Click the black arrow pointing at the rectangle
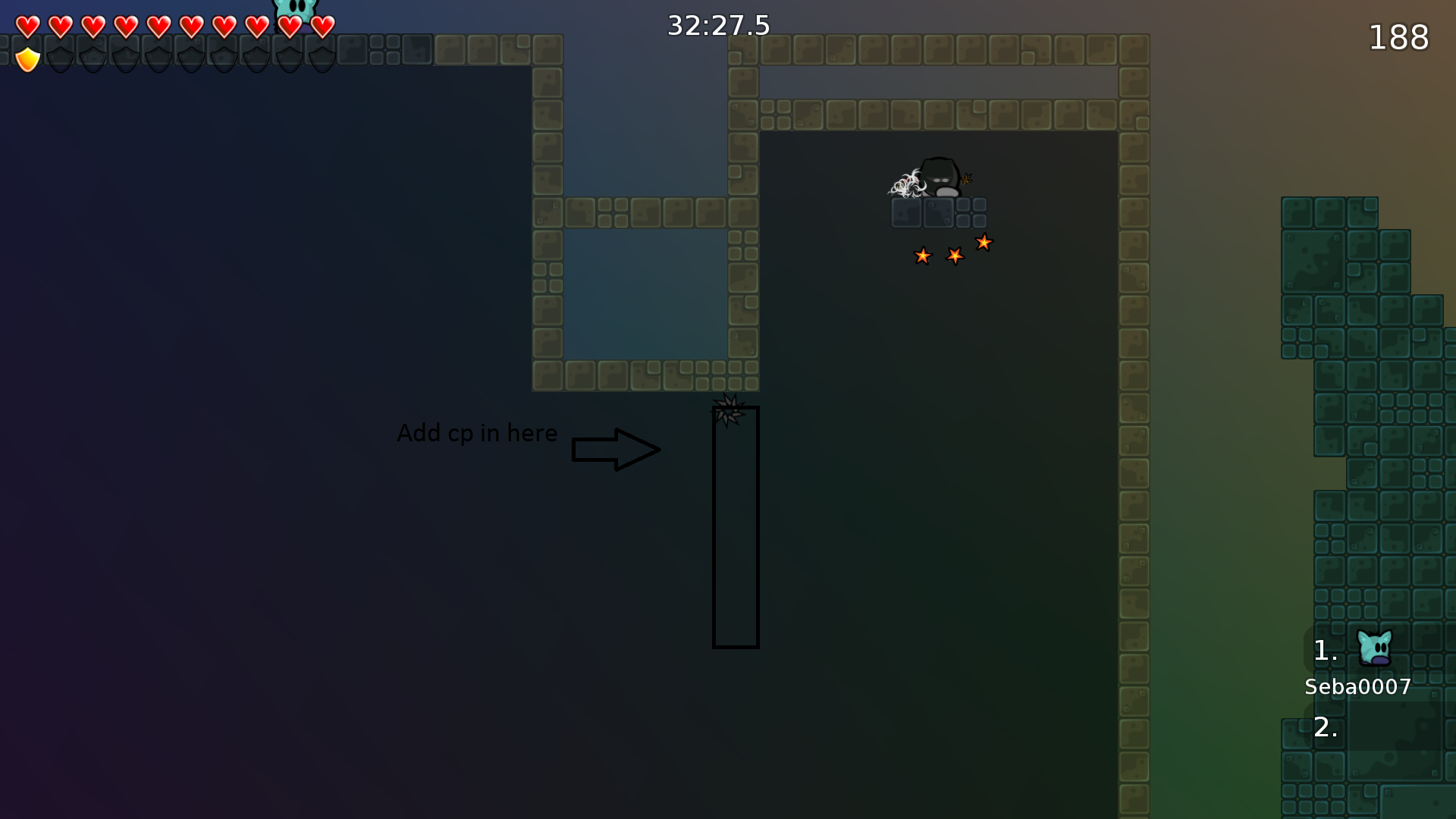 tap(616, 449)
